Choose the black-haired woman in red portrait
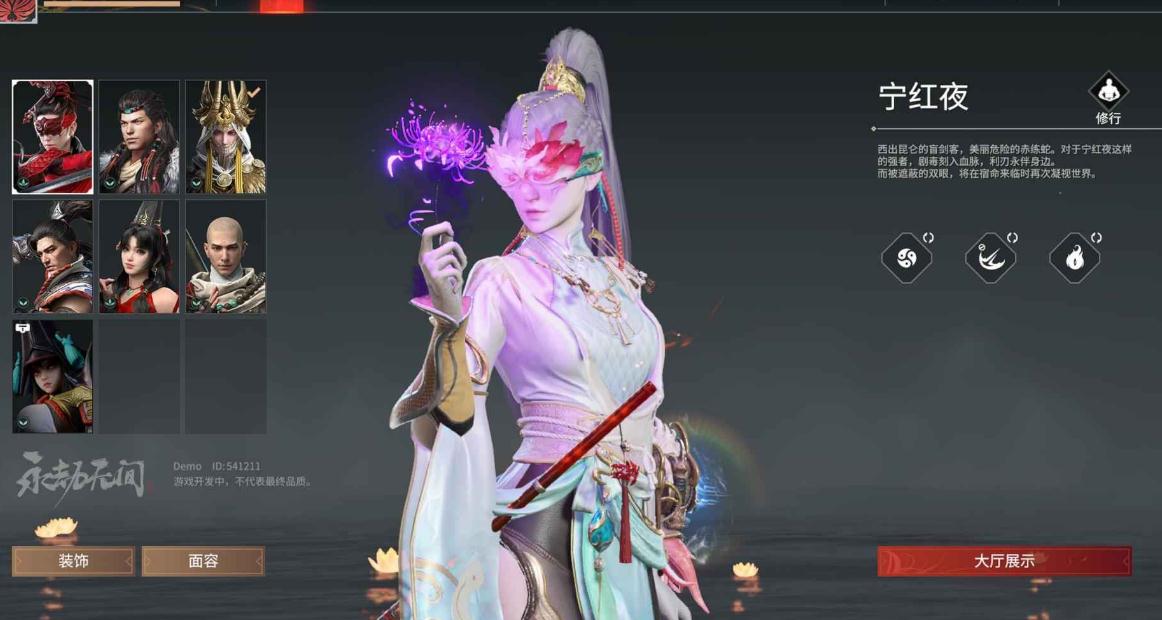This screenshot has width=1162, height=620. click(x=139, y=257)
